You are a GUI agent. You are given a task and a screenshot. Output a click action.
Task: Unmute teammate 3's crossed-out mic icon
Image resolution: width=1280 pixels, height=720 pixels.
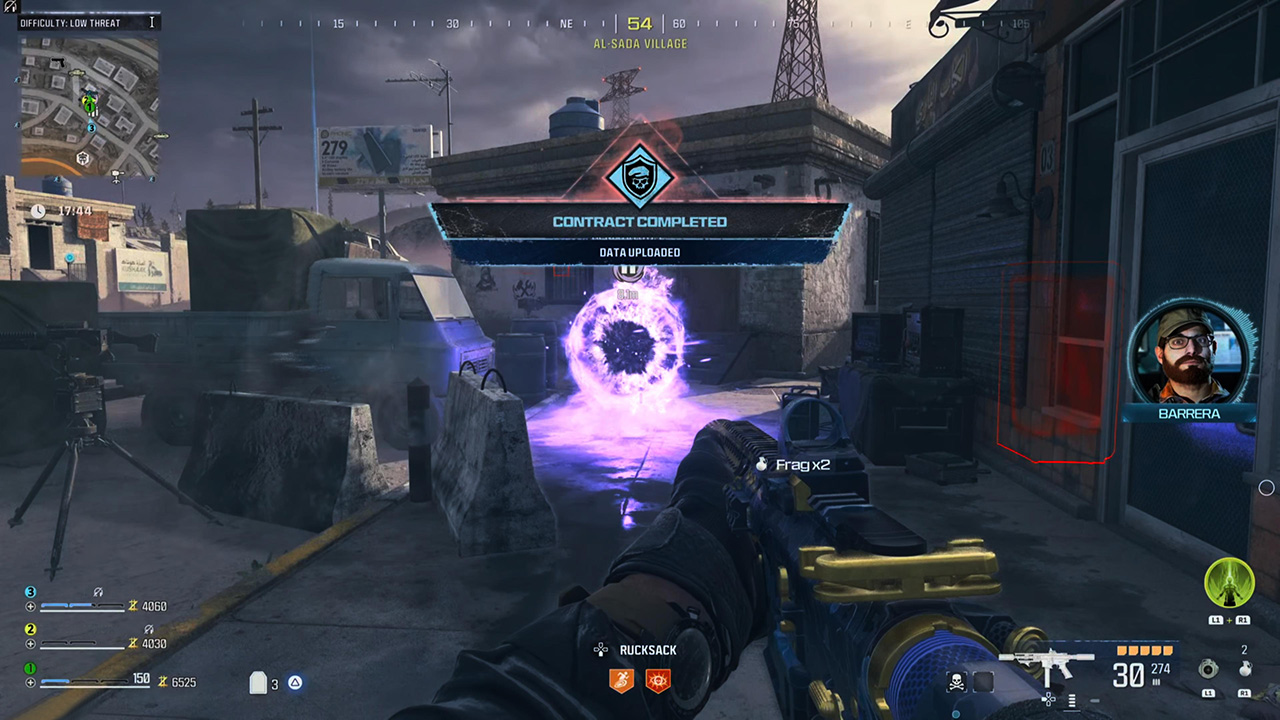pos(97,591)
